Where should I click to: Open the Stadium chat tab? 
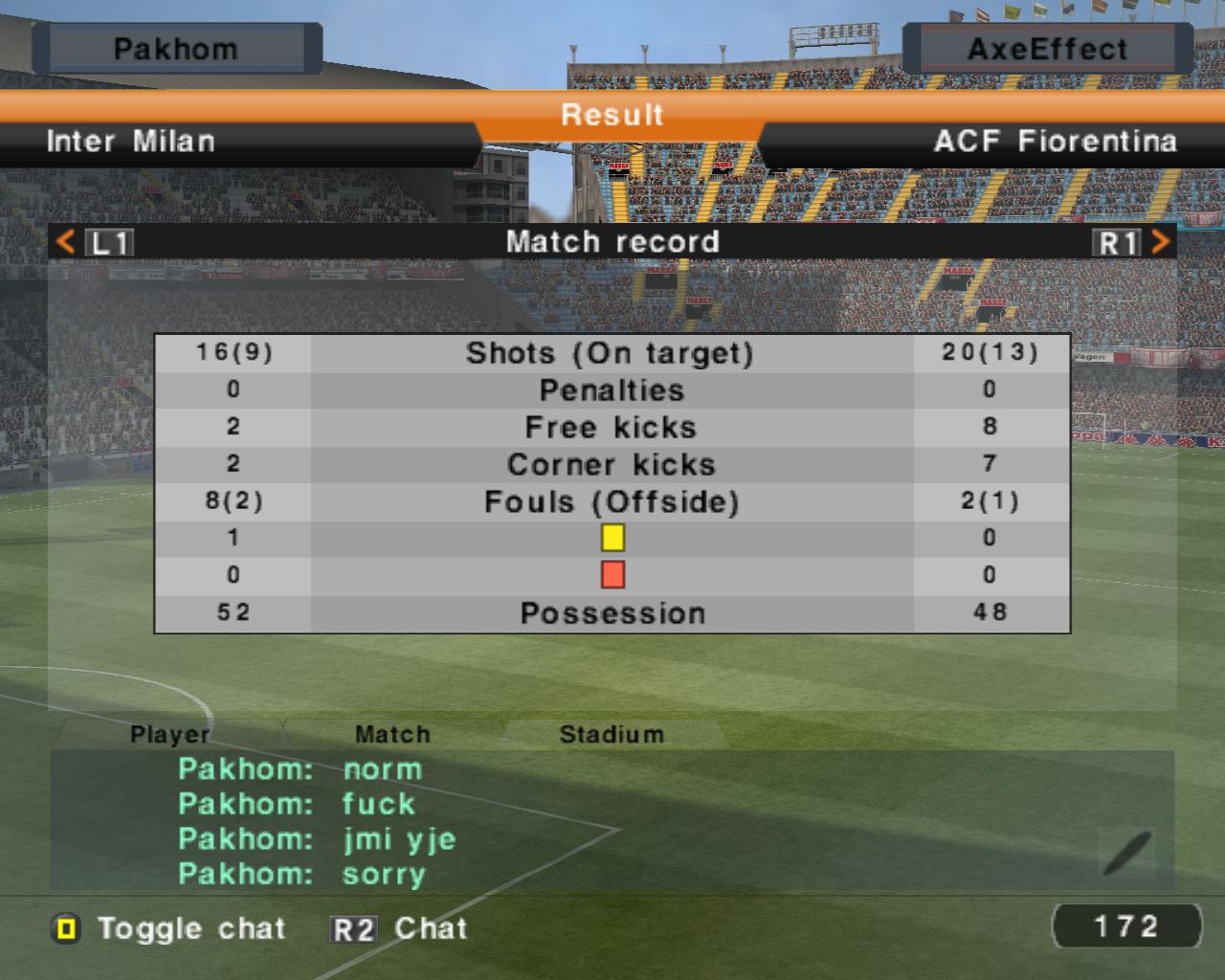(611, 734)
